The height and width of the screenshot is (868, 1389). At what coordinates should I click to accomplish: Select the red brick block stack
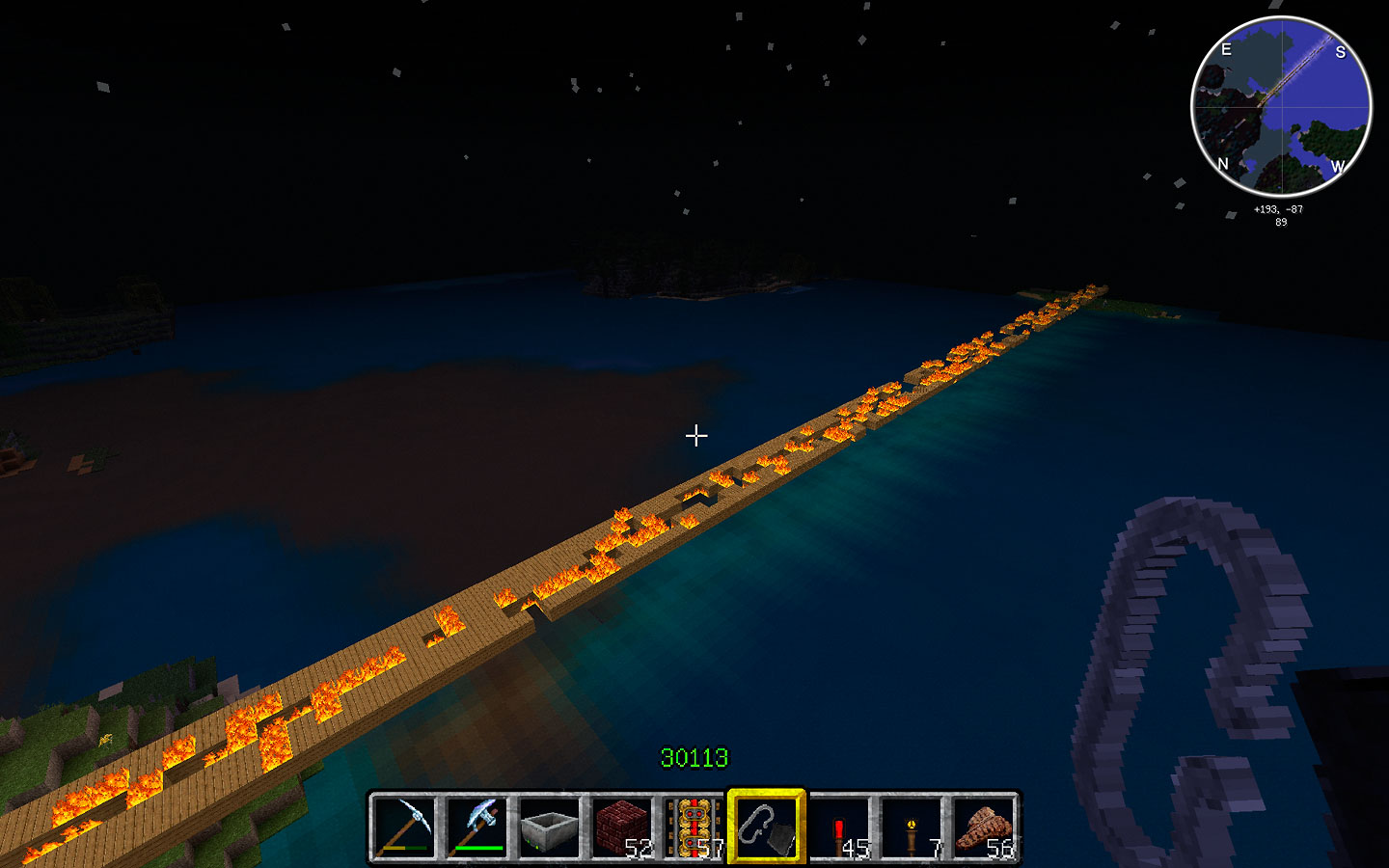[621, 827]
